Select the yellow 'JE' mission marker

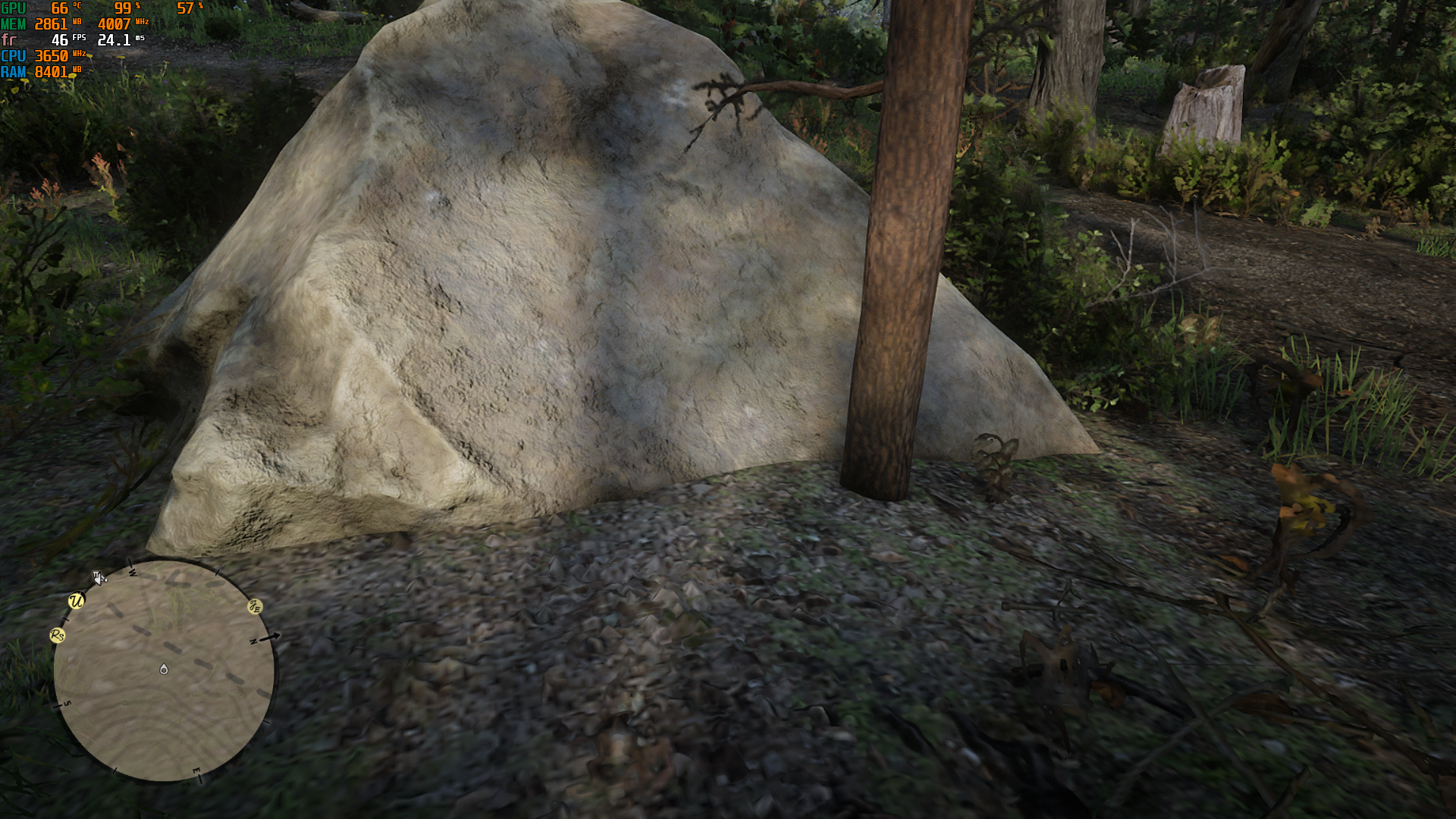coord(255,606)
